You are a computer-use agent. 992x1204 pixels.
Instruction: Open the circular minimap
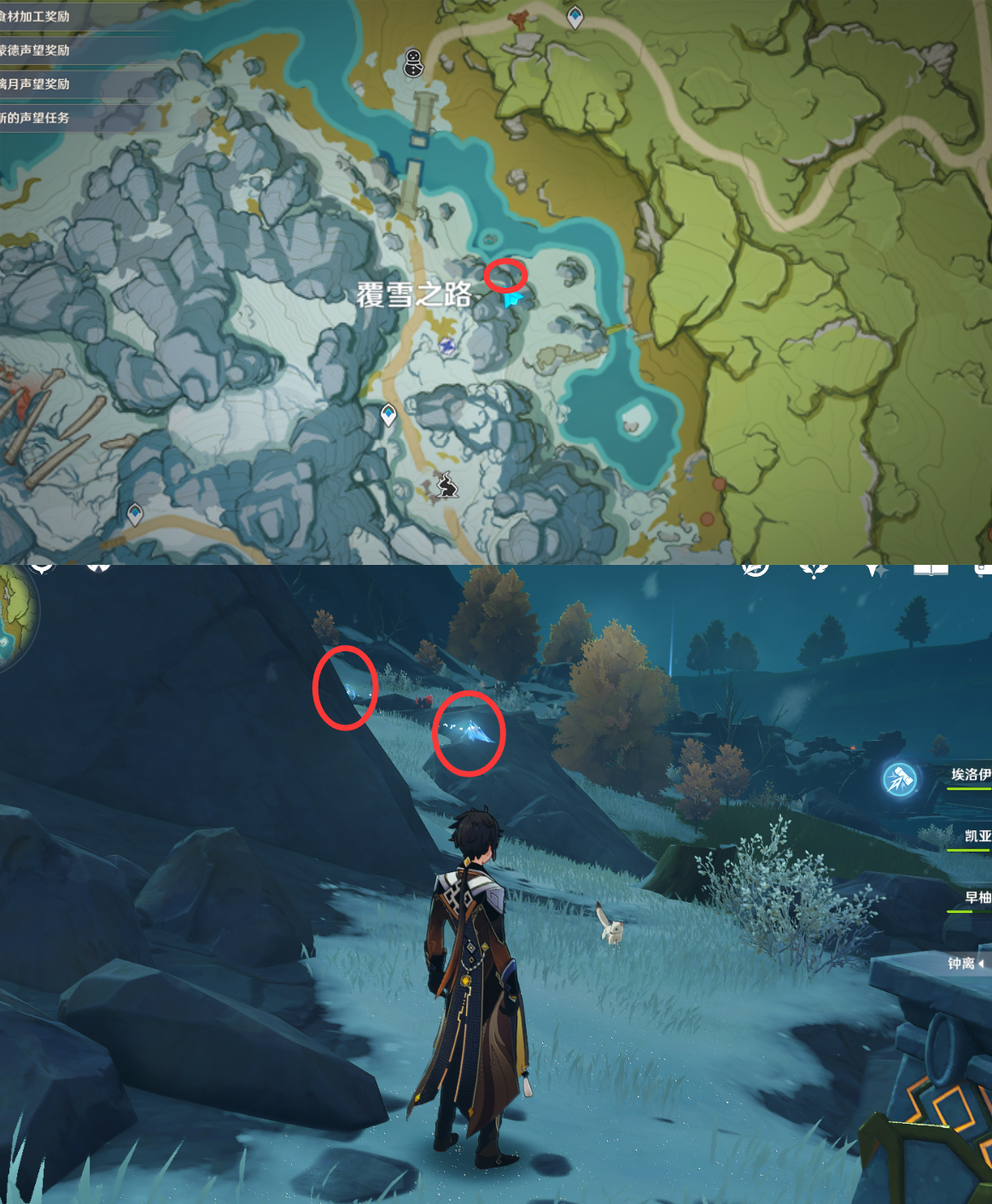(x=15, y=616)
